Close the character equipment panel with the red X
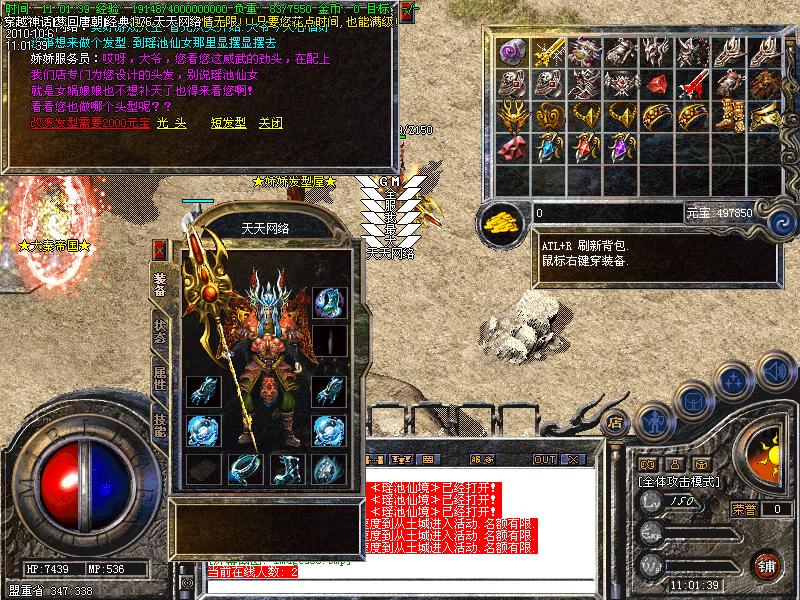The height and width of the screenshot is (600, 800). (159, 250)
